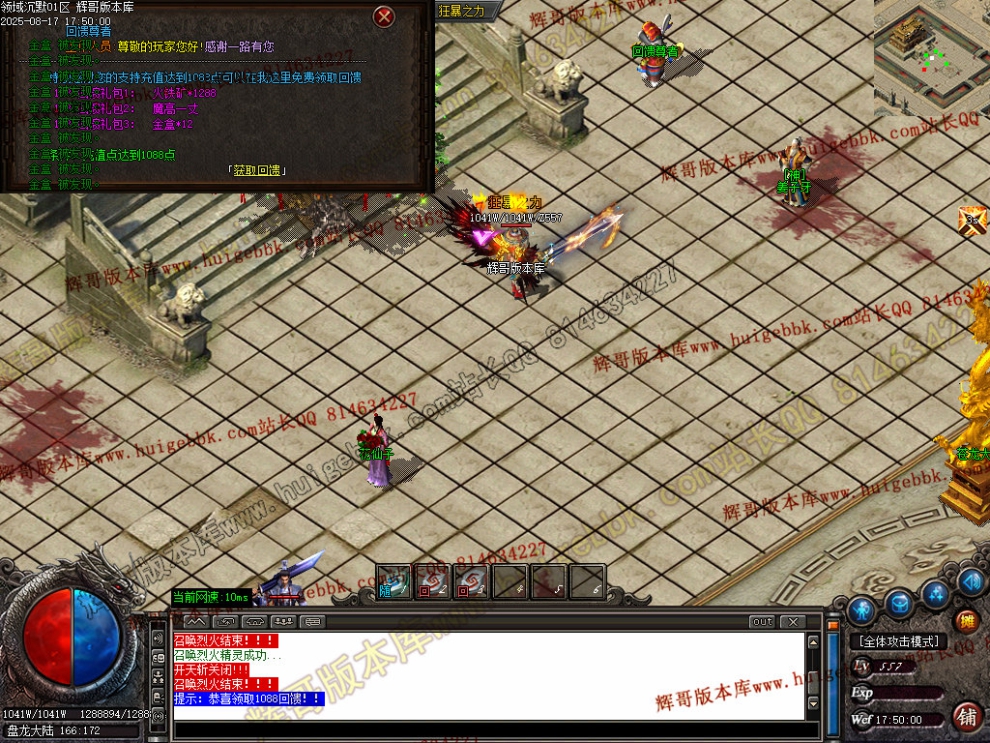The width and height of the screenshot is (990, 743).
Task: Toggle the blue speaker sound button
Action: tap(970, 581)
